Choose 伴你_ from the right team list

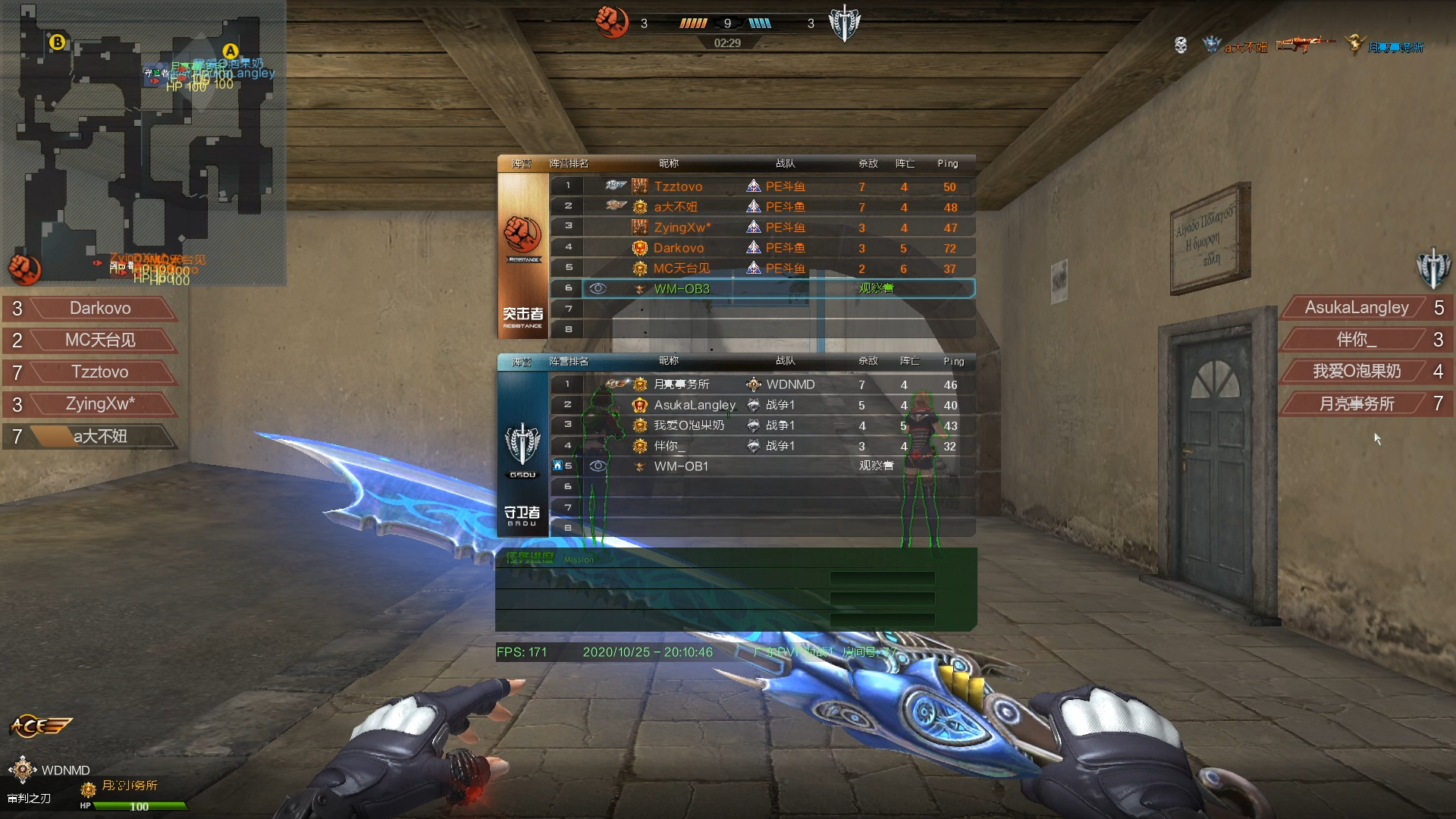(x=1357, y=340)
